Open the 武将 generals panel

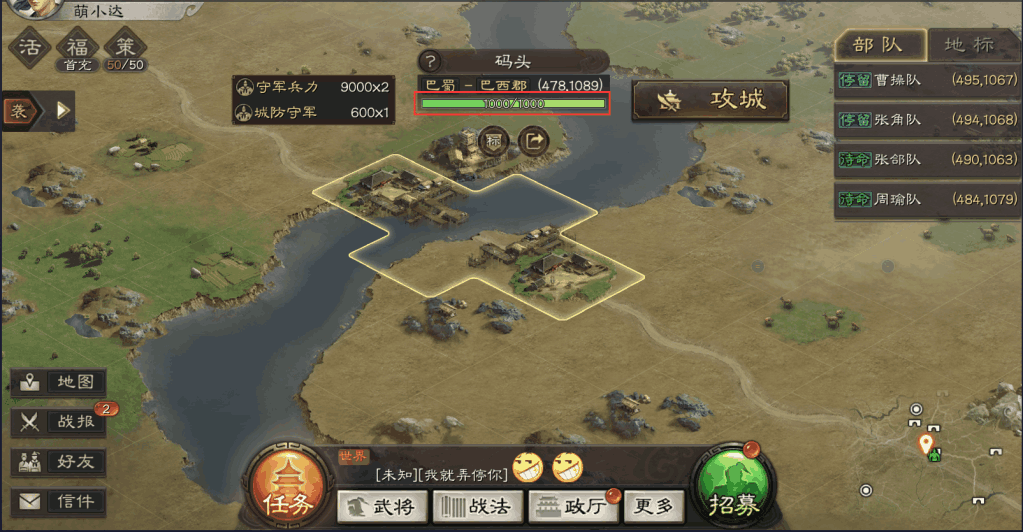coord(380,506)
